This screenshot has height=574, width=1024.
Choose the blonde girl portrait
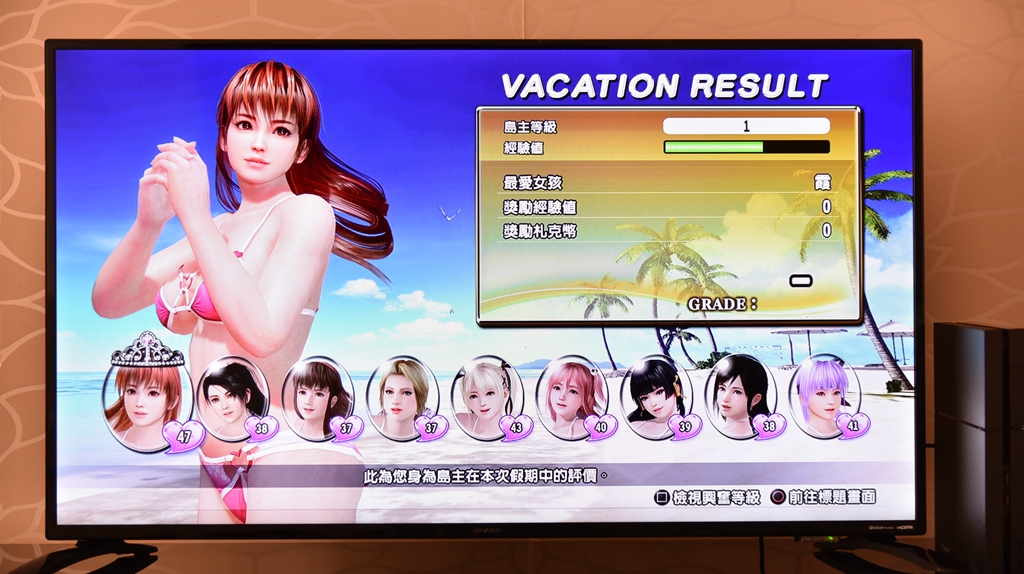pyautogui.click(x=402, y=397)
